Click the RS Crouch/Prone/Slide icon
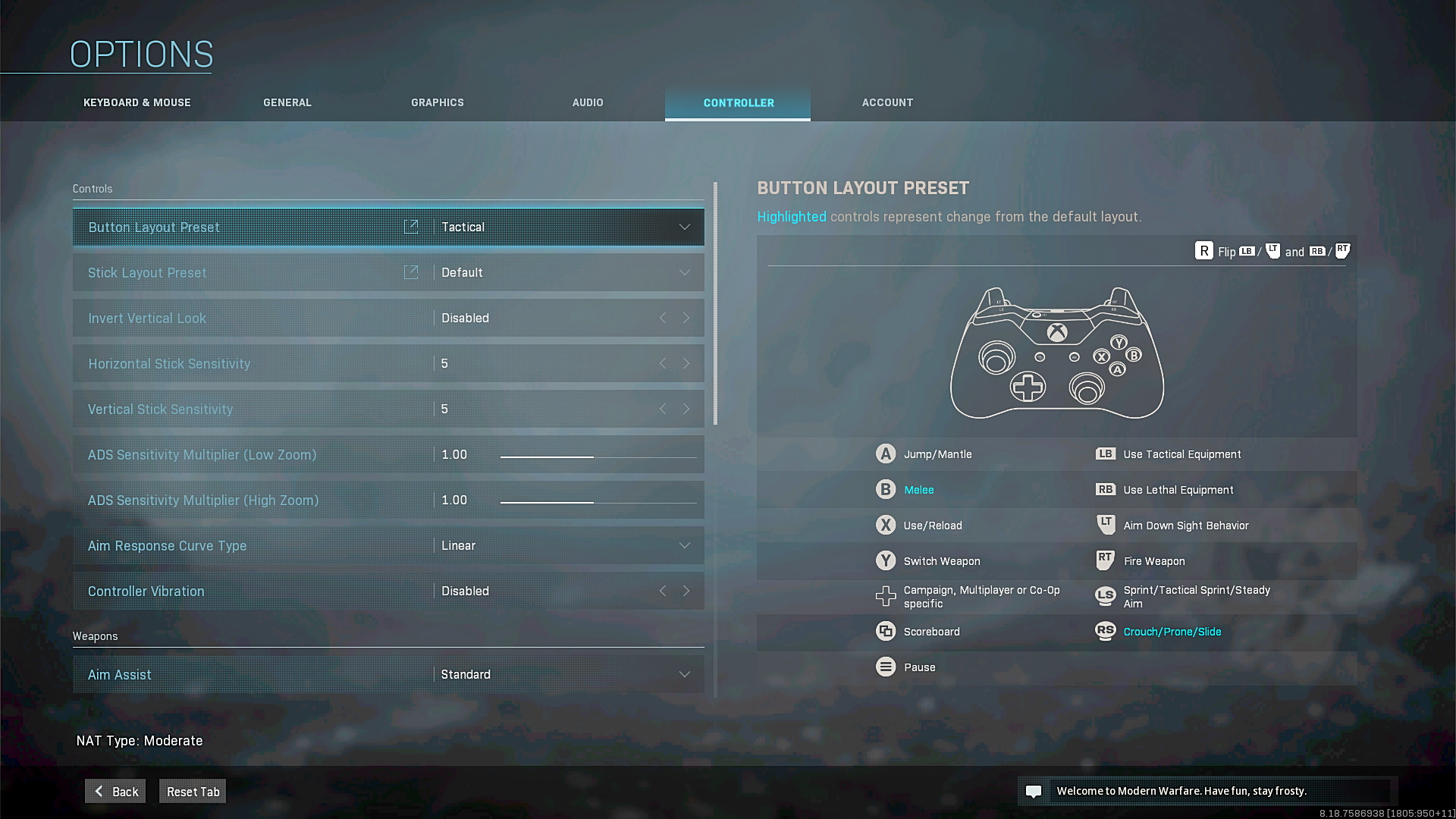Image resolution: width=1456 pixels, height=819 pixels. [1105, 631]
